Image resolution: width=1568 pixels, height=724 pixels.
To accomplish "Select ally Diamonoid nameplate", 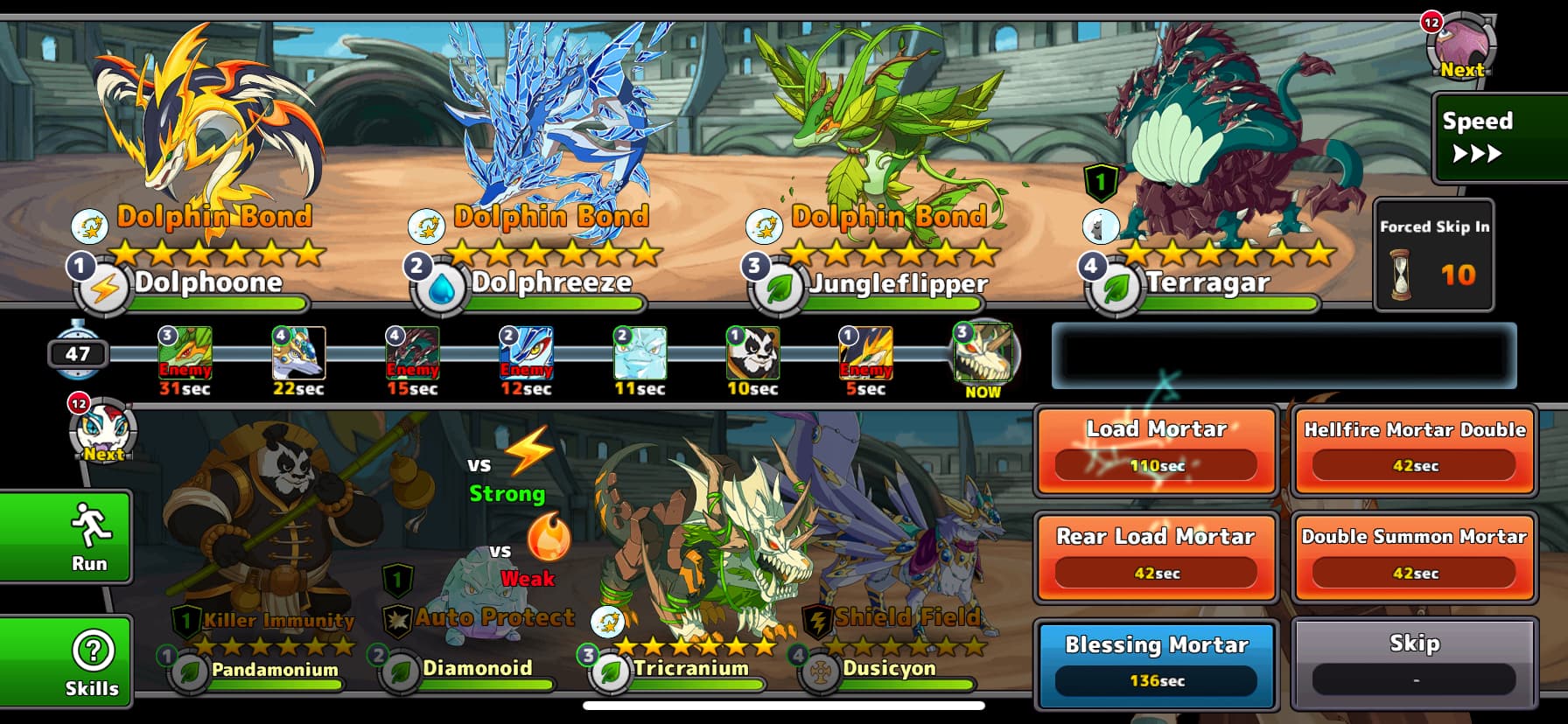I will 477,669.
